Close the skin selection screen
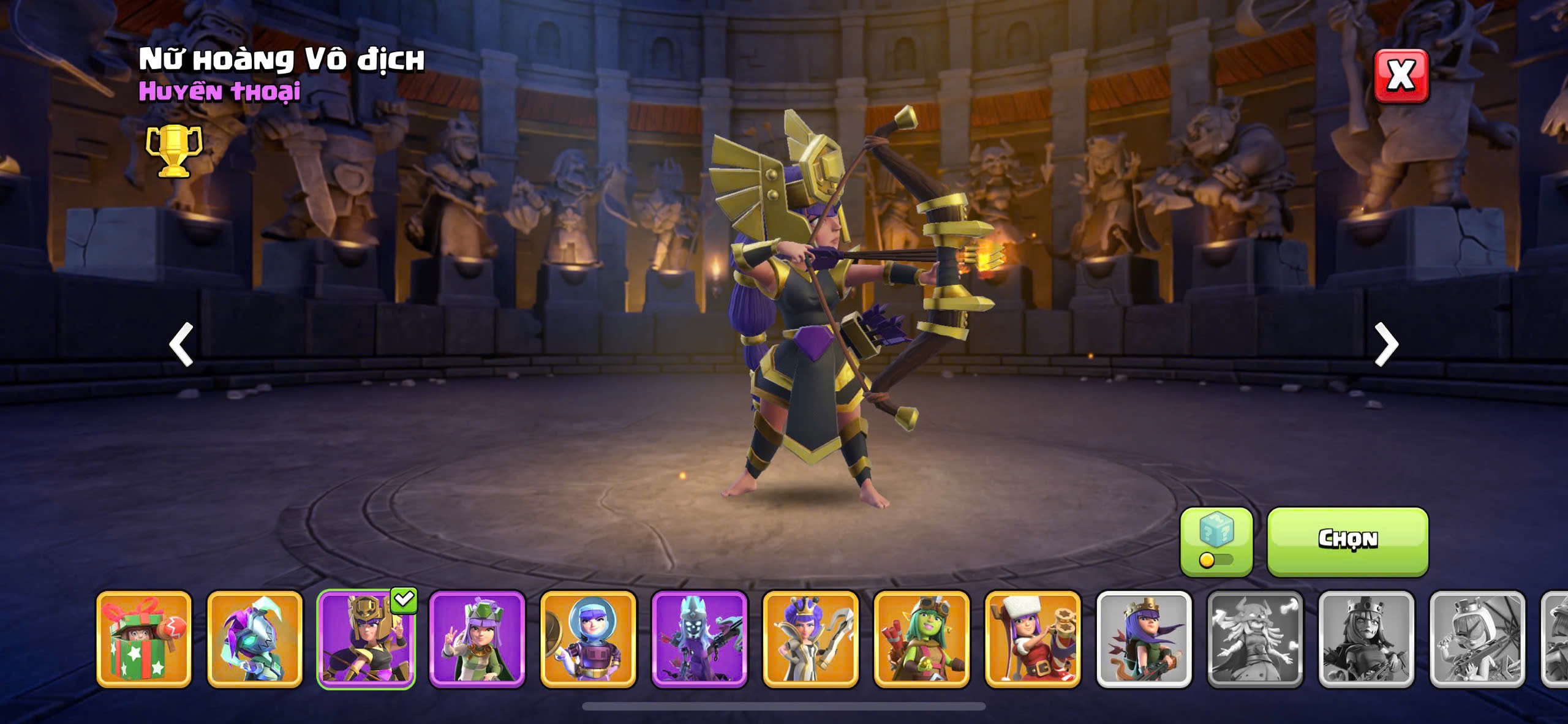1568x724 pixels. [x=1401, y=76]
